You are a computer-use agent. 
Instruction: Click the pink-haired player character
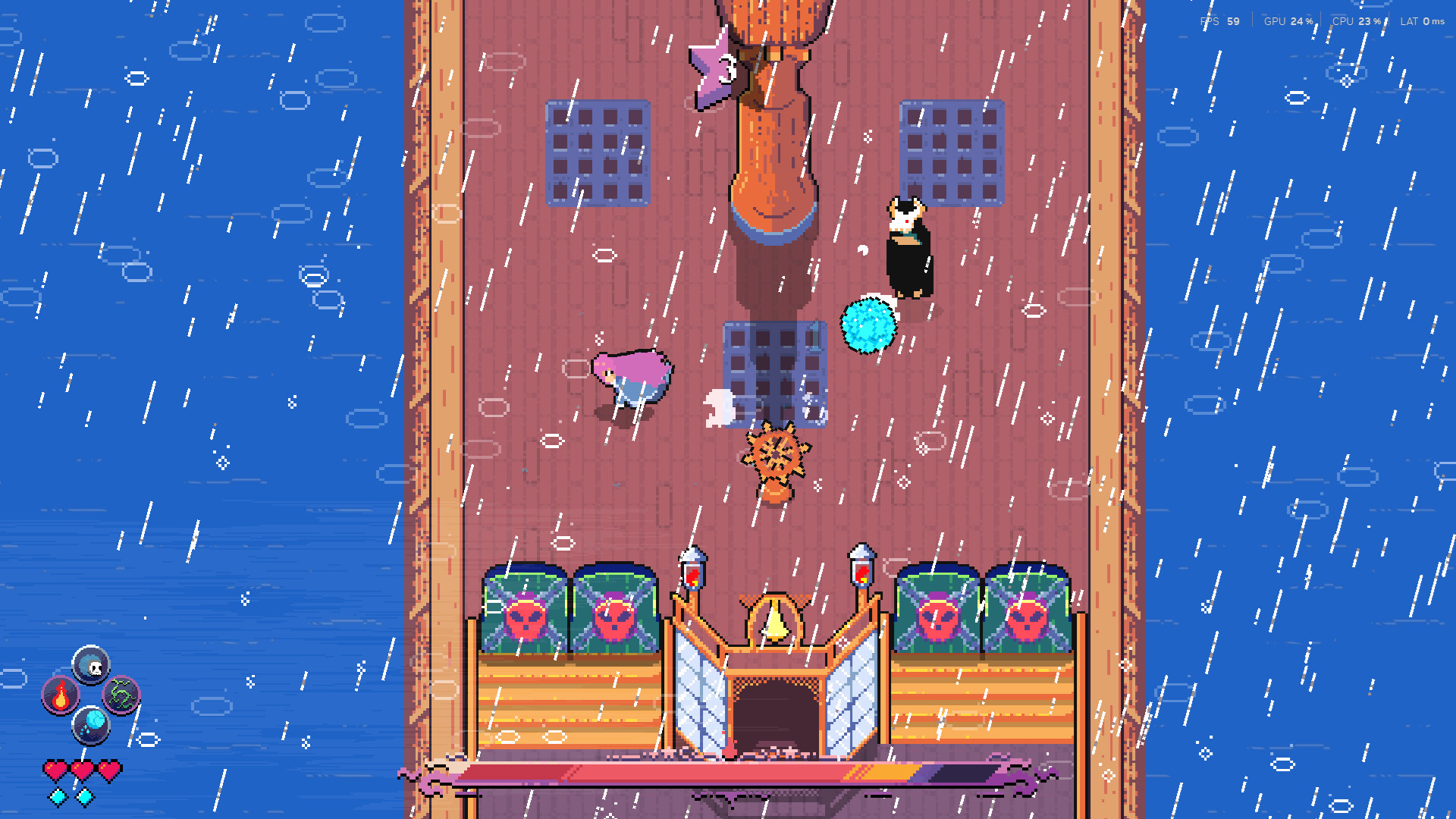pos(632,375)
